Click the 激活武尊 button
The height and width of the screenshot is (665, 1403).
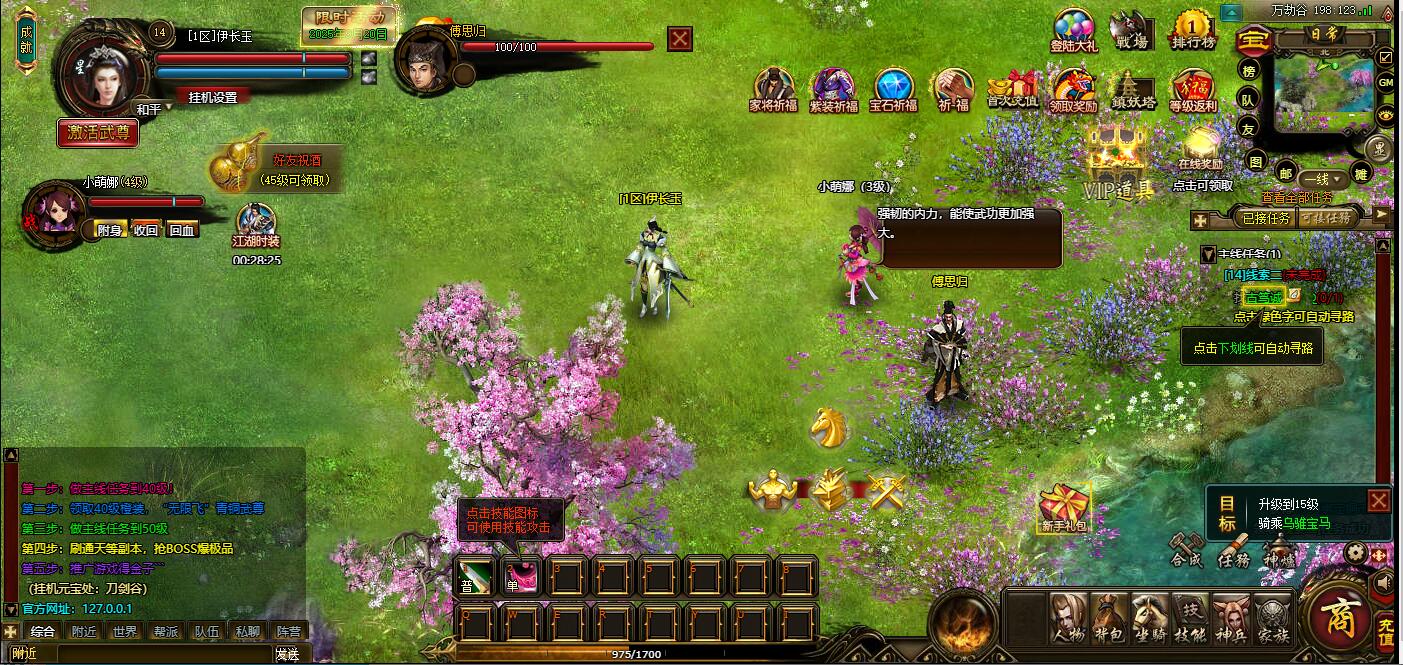click(97, 132)
